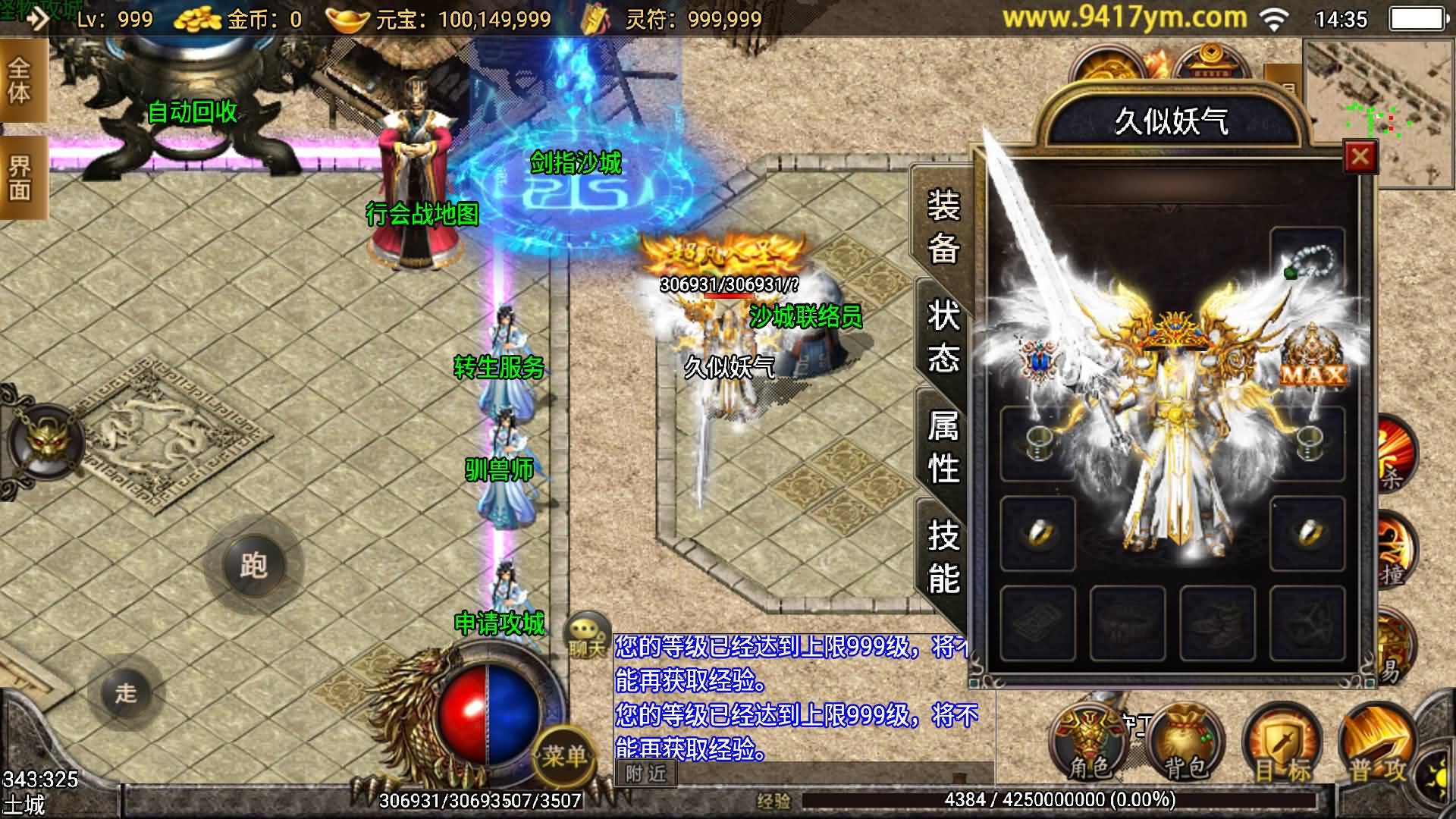Select the 技能 skills tab
This screenshot has width=1456, height=819.
(943, 557)
